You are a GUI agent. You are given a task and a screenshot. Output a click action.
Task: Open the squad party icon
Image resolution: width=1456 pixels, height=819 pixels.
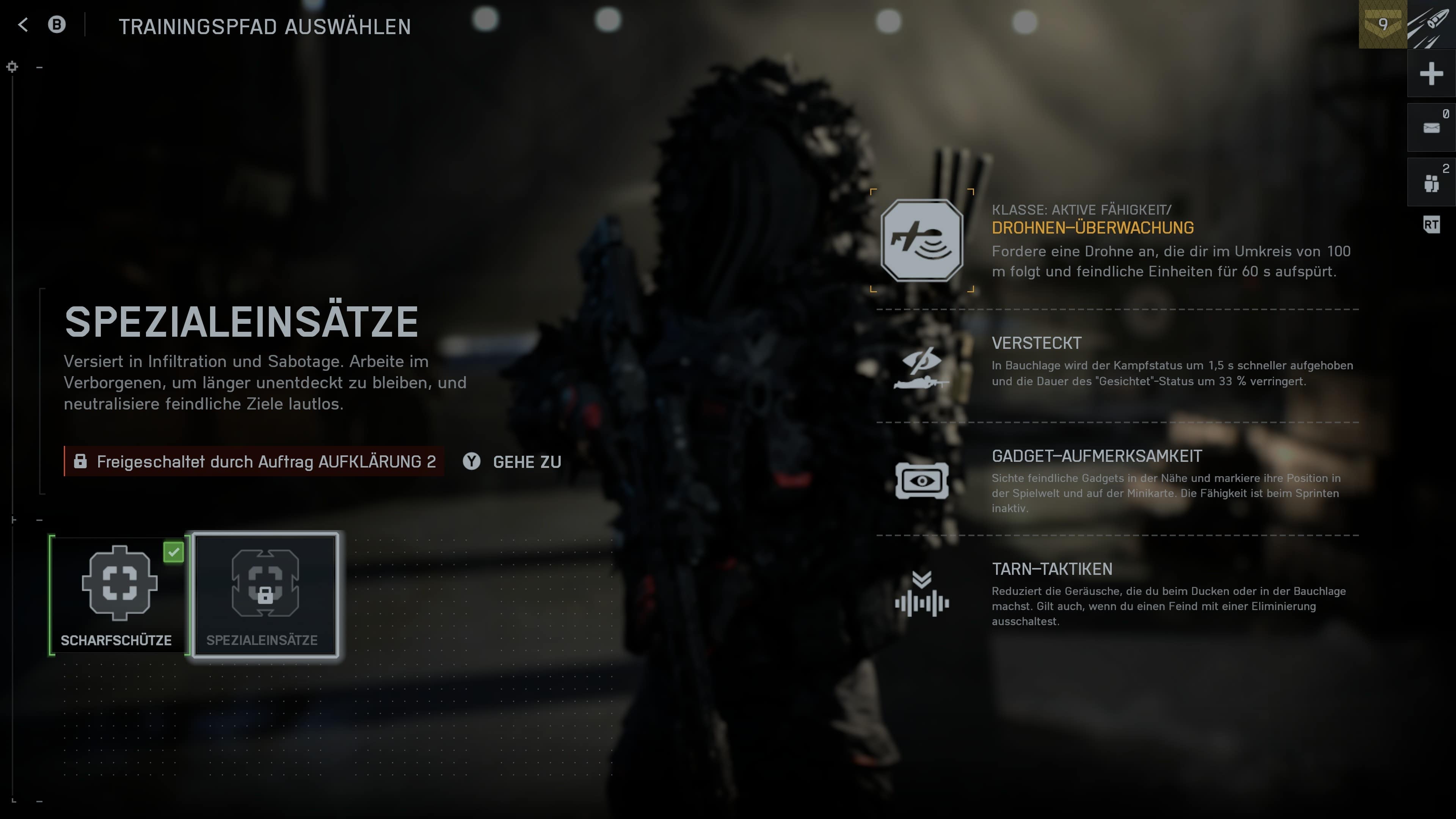[1431, 182]
